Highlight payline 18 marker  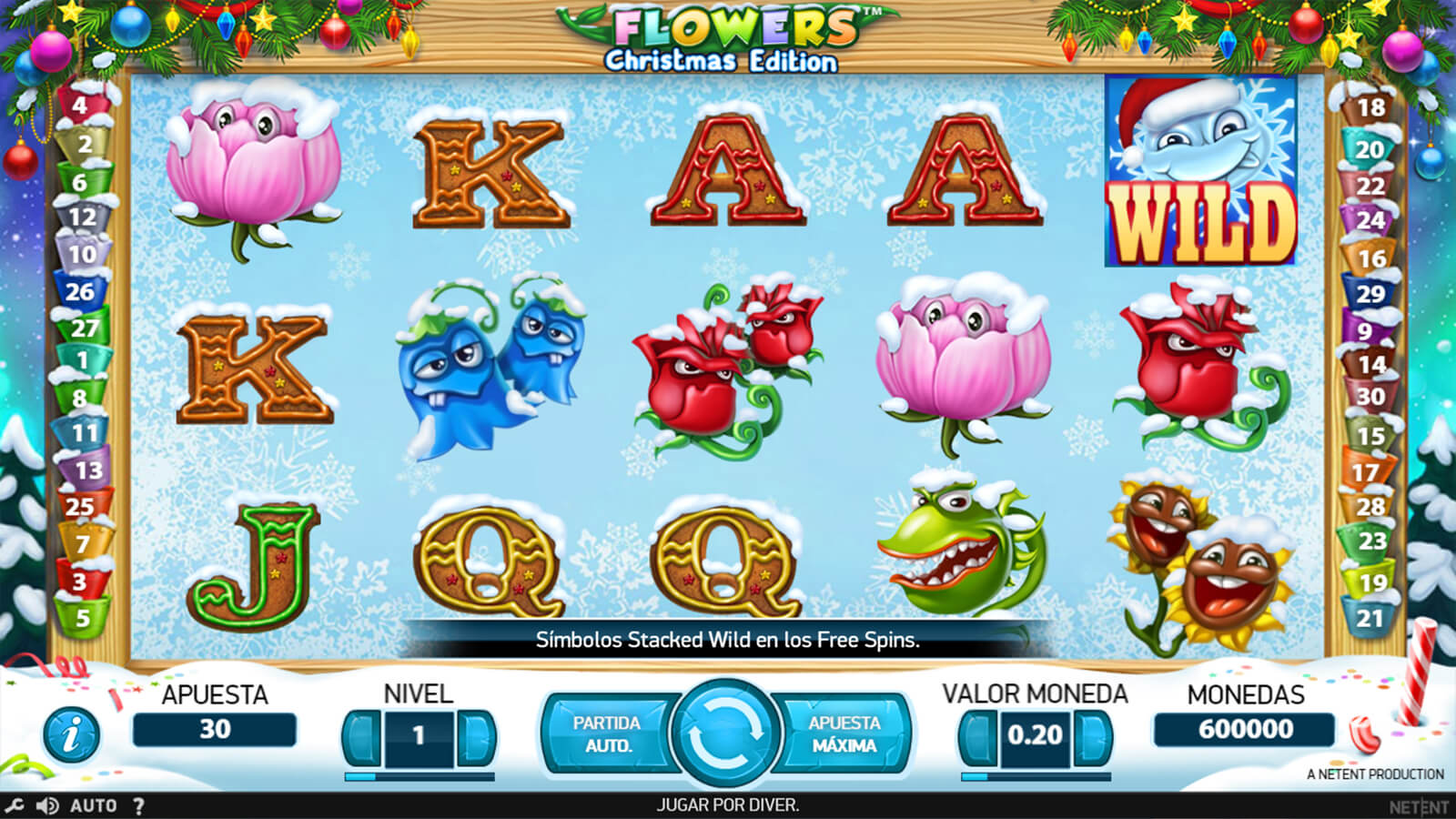point(1370,107)
